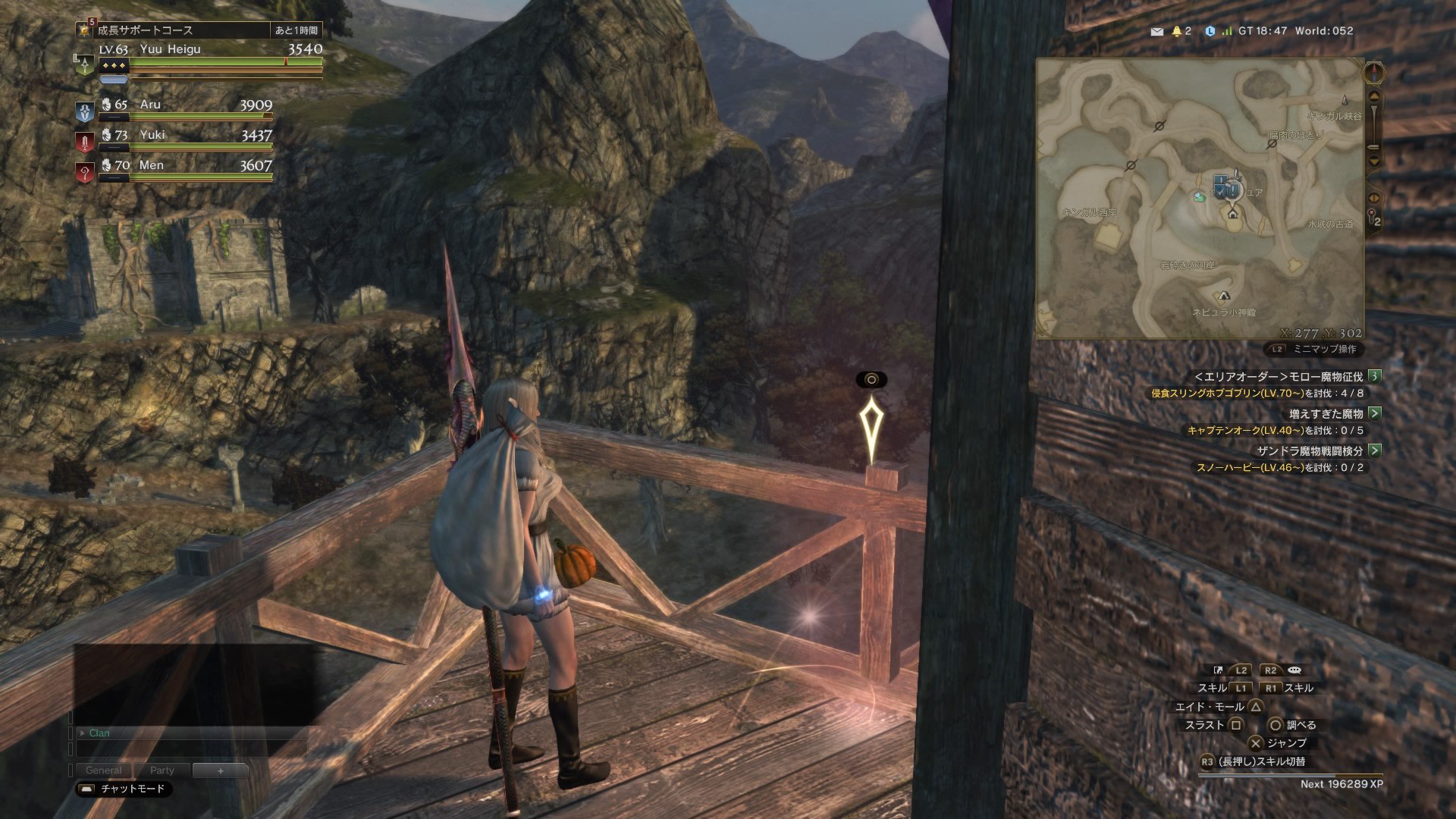This screenshot has height=819, width=1456.
Task: Select party member Men
Action: [151, 165]
